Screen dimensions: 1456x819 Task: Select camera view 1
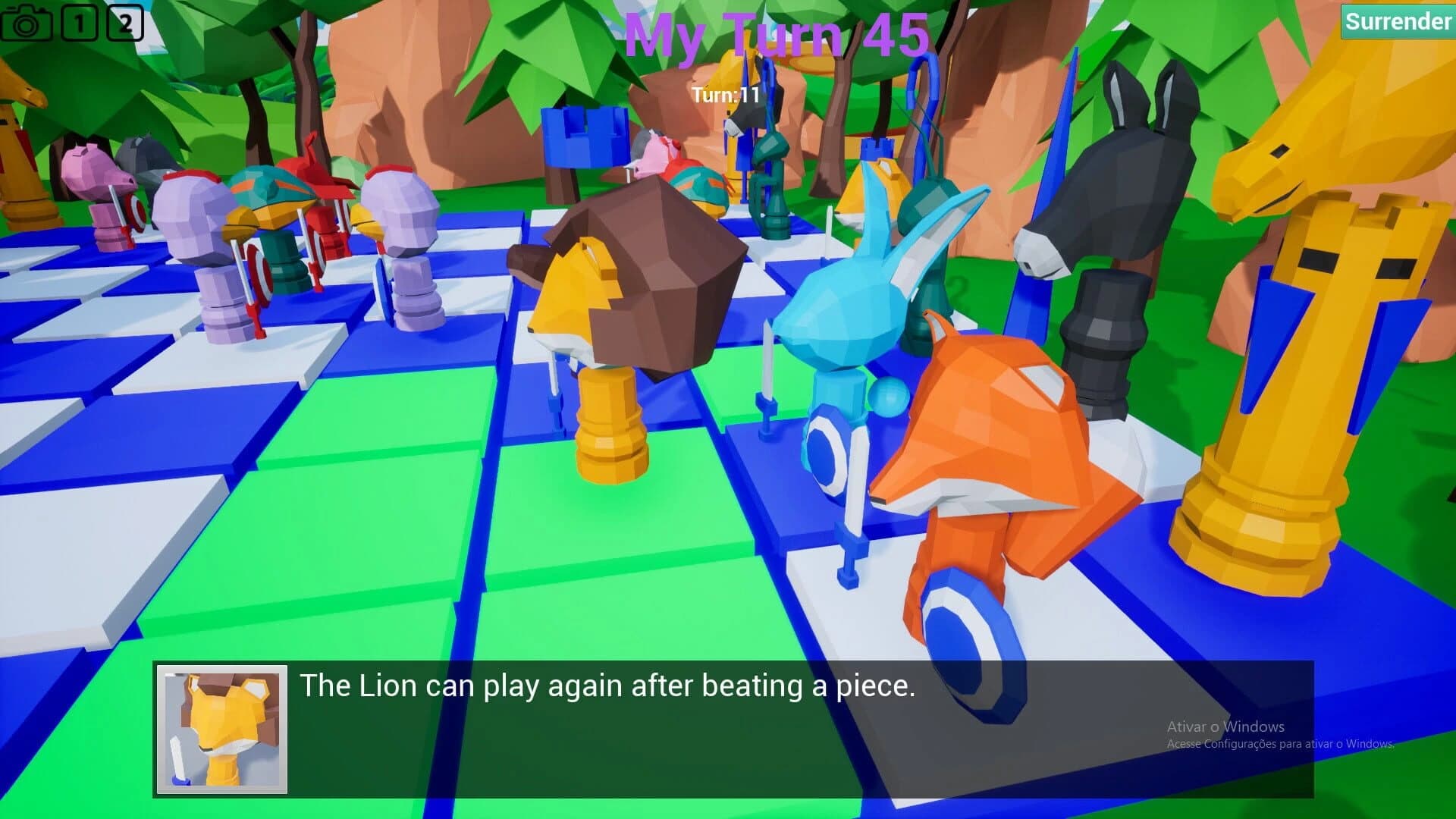click(78, 21)
